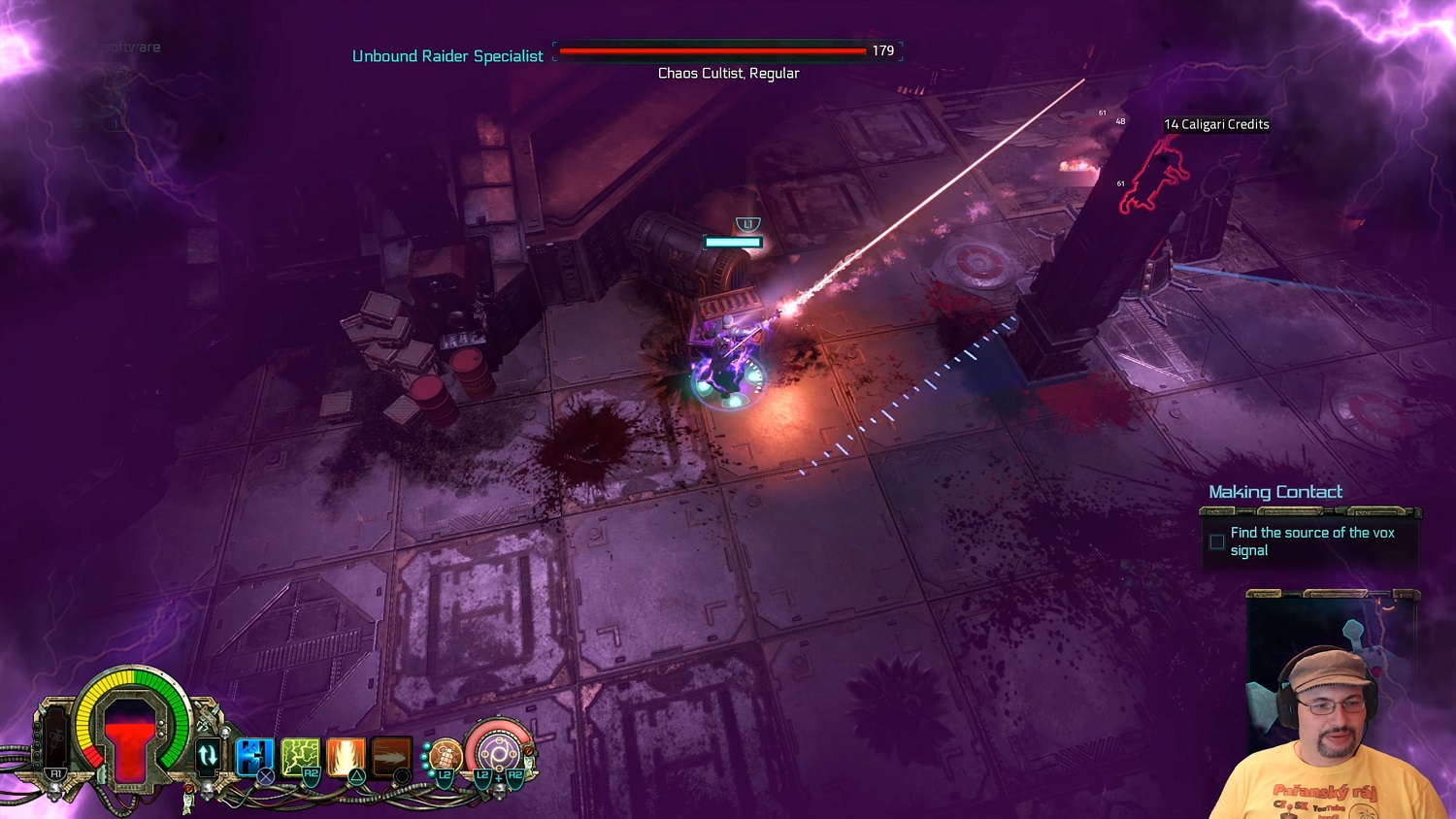Activate the brown dash arrow ability
This screenshot has width=1456, height=819.
pyautogui.click(x=391, y=756)
